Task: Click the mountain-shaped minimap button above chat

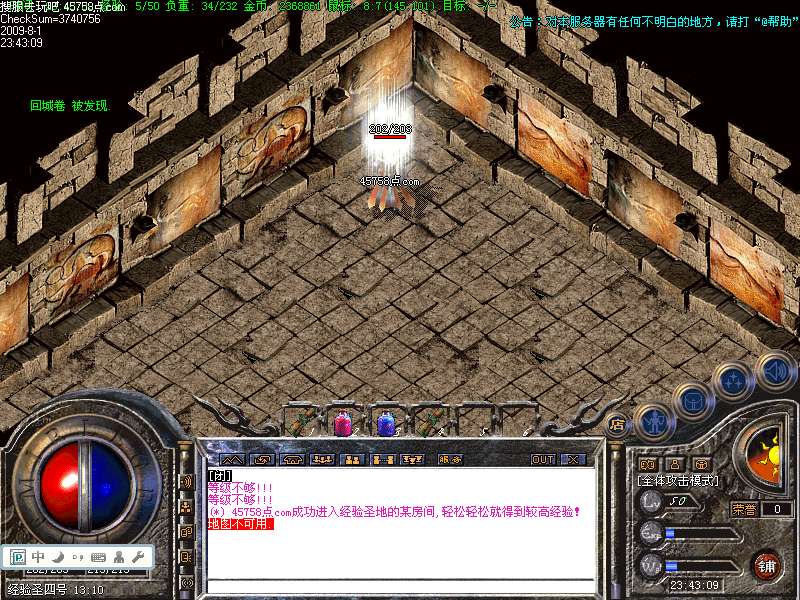Action: tap(231, 459)
